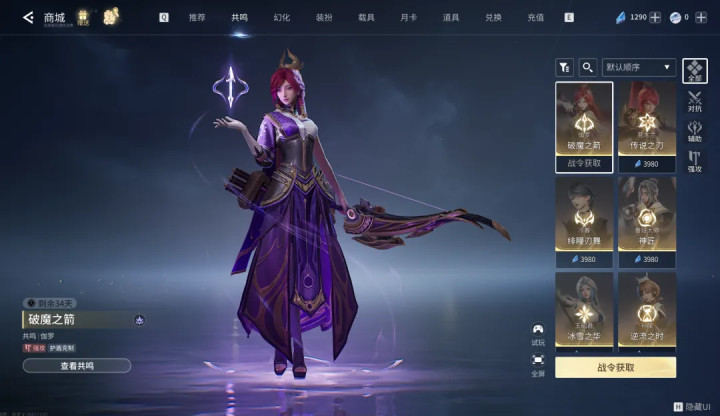Open the 充值 tab

tap(536, 17)
